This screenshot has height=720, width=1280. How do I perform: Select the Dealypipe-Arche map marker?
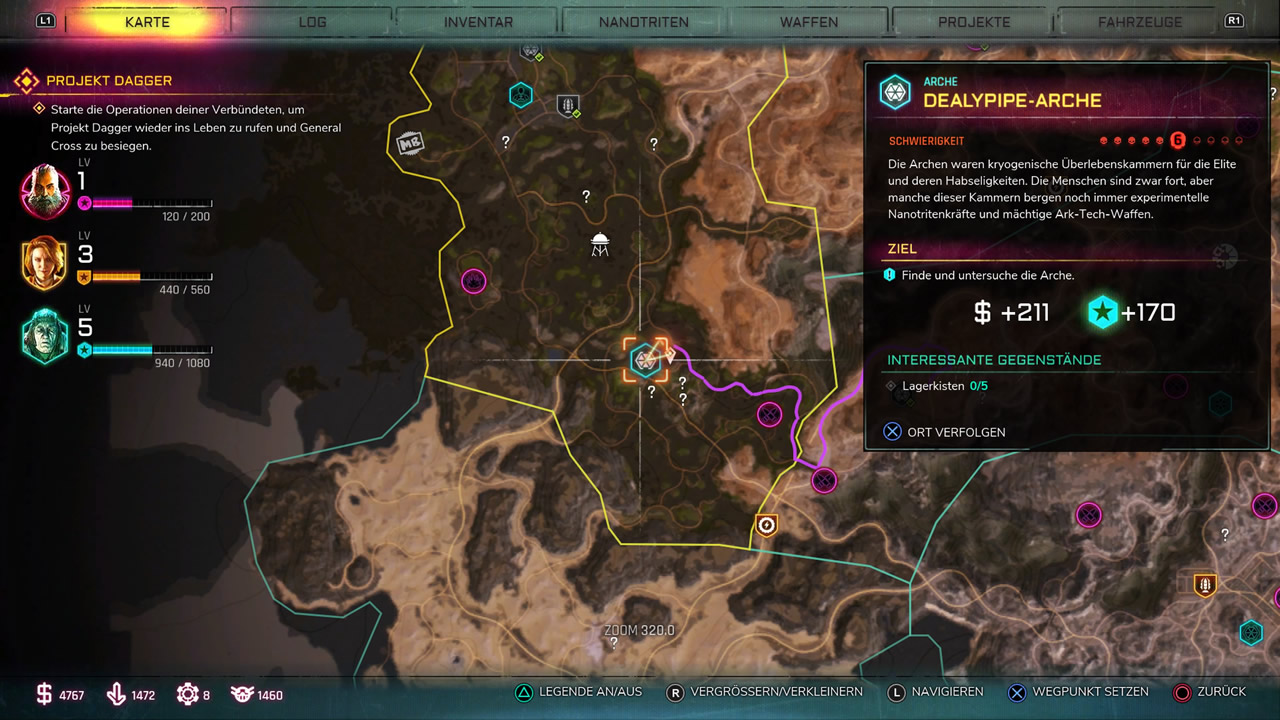[643, 360]
